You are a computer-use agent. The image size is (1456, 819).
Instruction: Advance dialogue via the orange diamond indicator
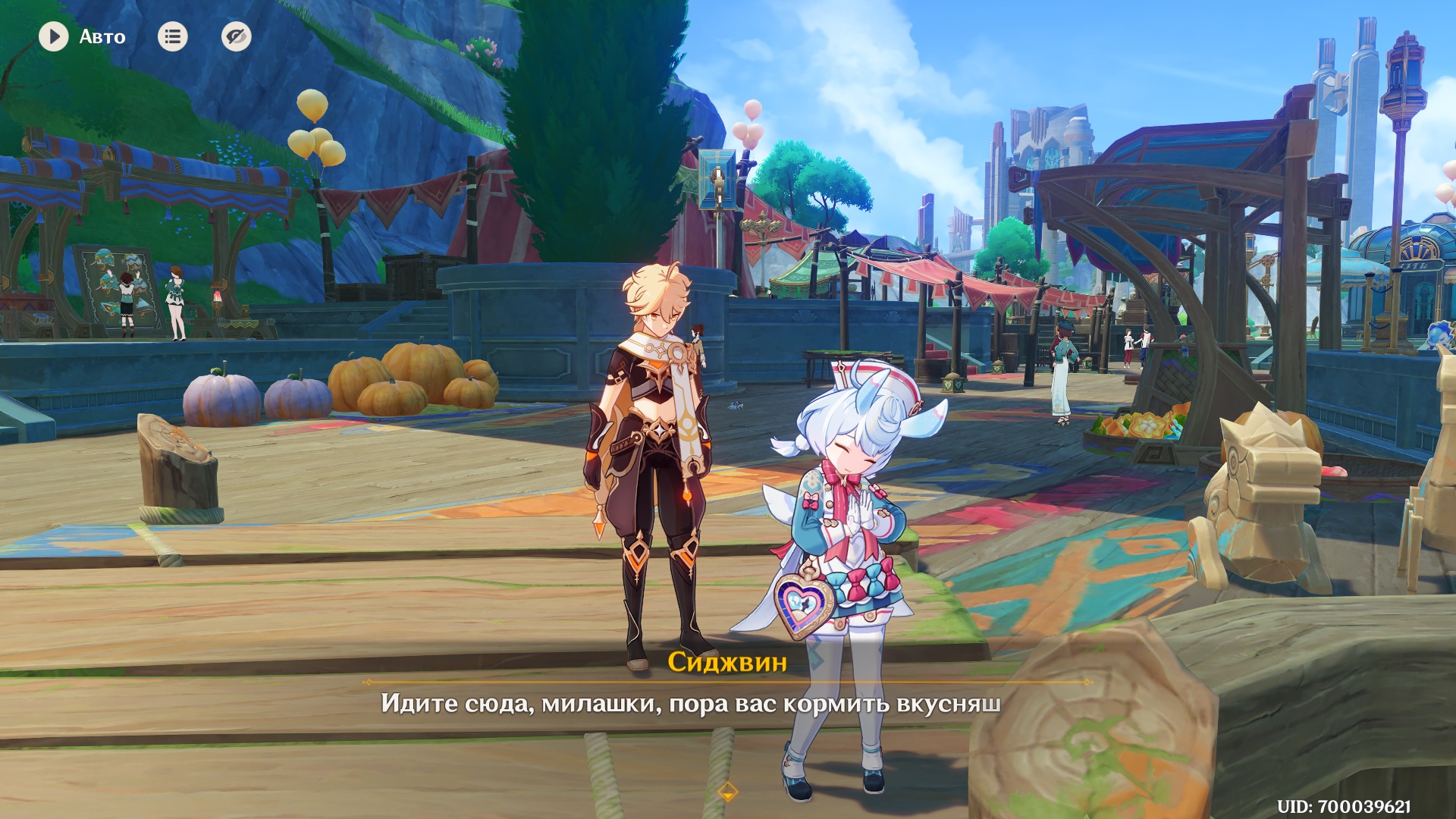pyautogui.click(x=727, y=792)
